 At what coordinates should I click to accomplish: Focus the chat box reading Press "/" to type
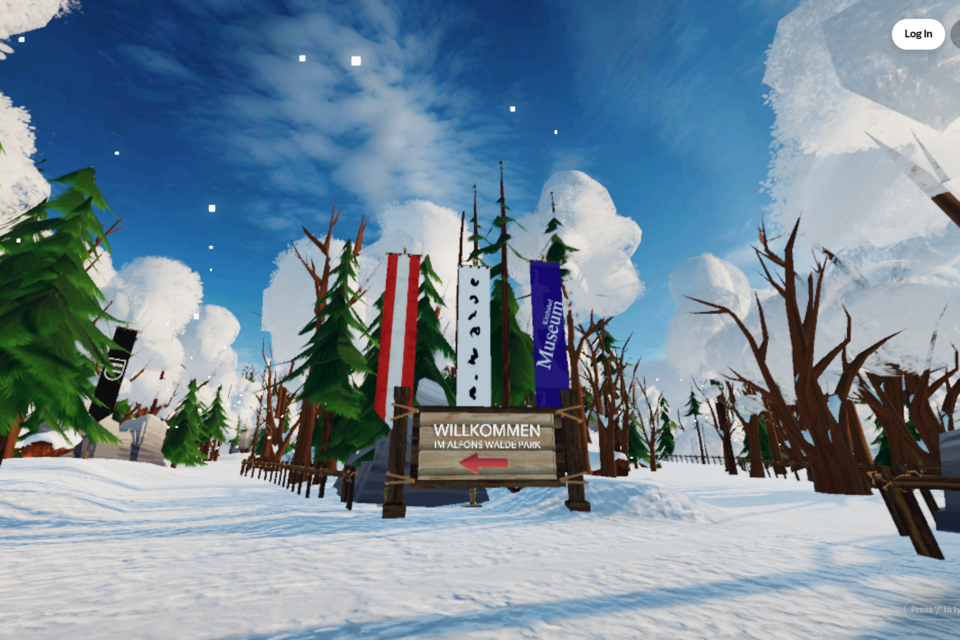934,609
